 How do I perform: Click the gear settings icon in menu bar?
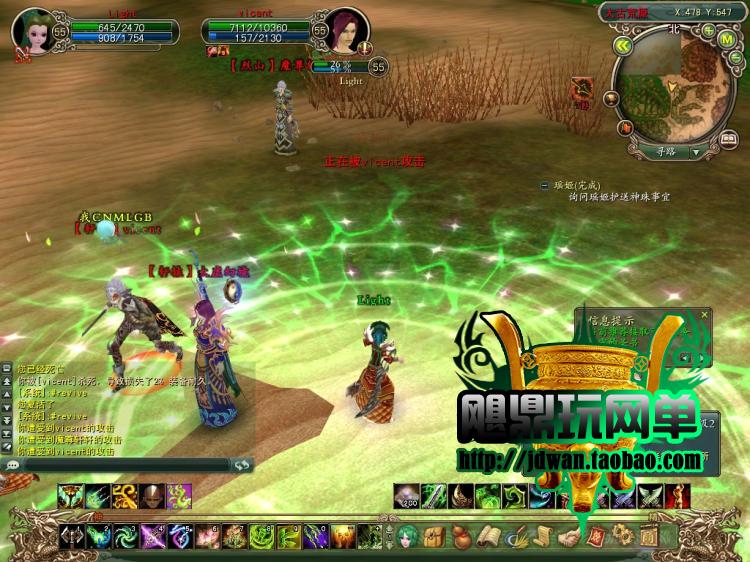click(x=623, y=537)
